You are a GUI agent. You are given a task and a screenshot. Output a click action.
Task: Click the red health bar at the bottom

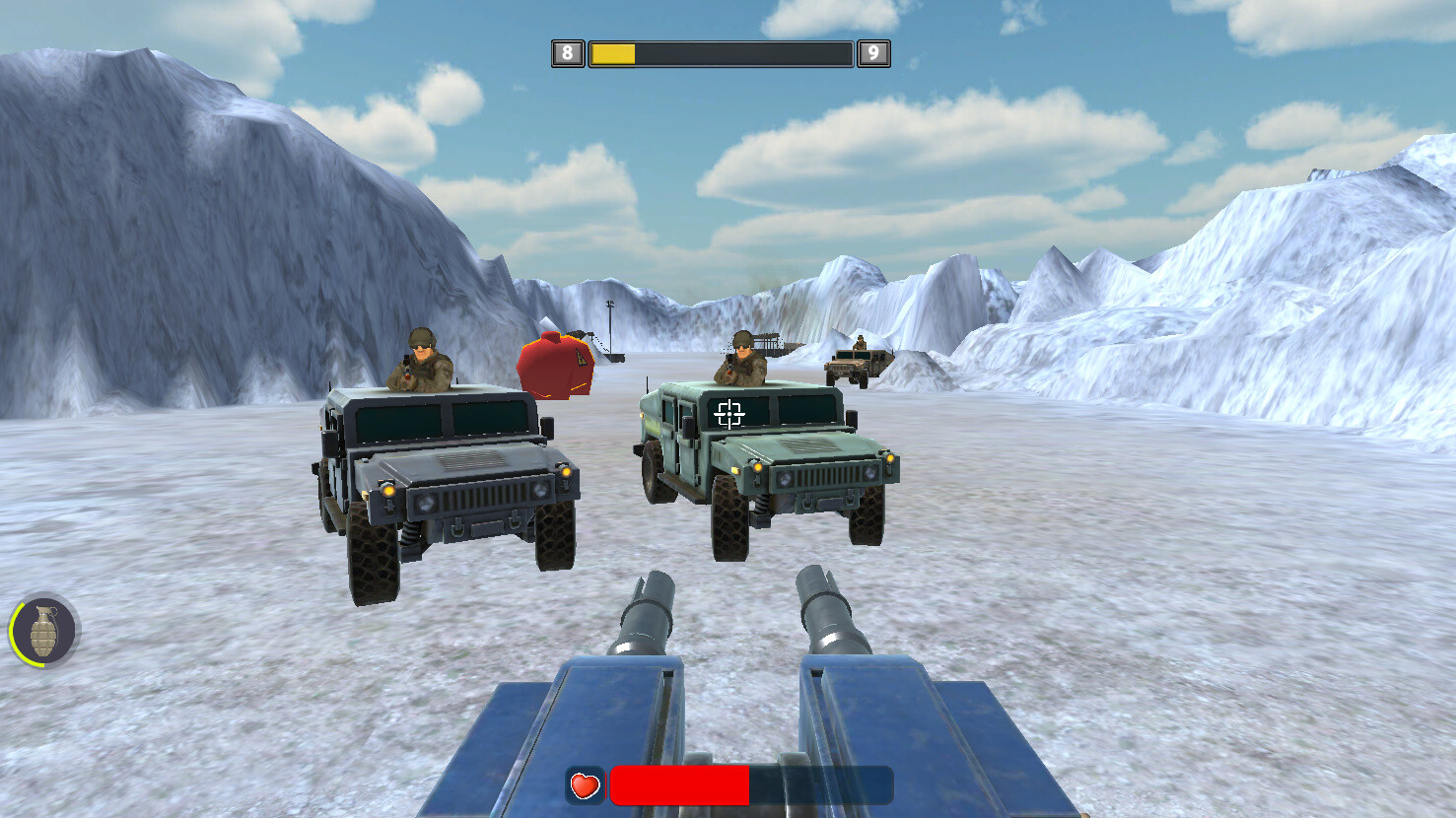680,786
